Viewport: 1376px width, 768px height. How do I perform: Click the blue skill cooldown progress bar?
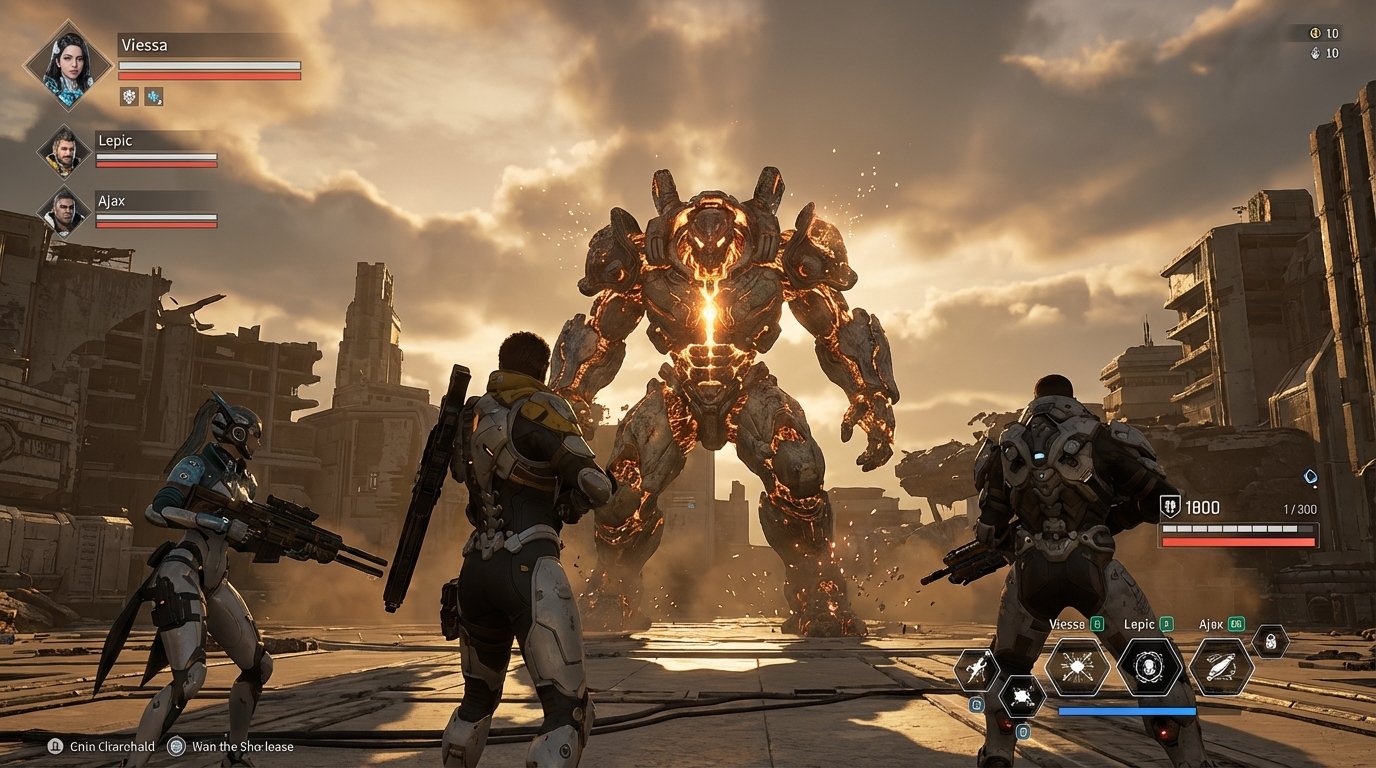click(1127, 711)
